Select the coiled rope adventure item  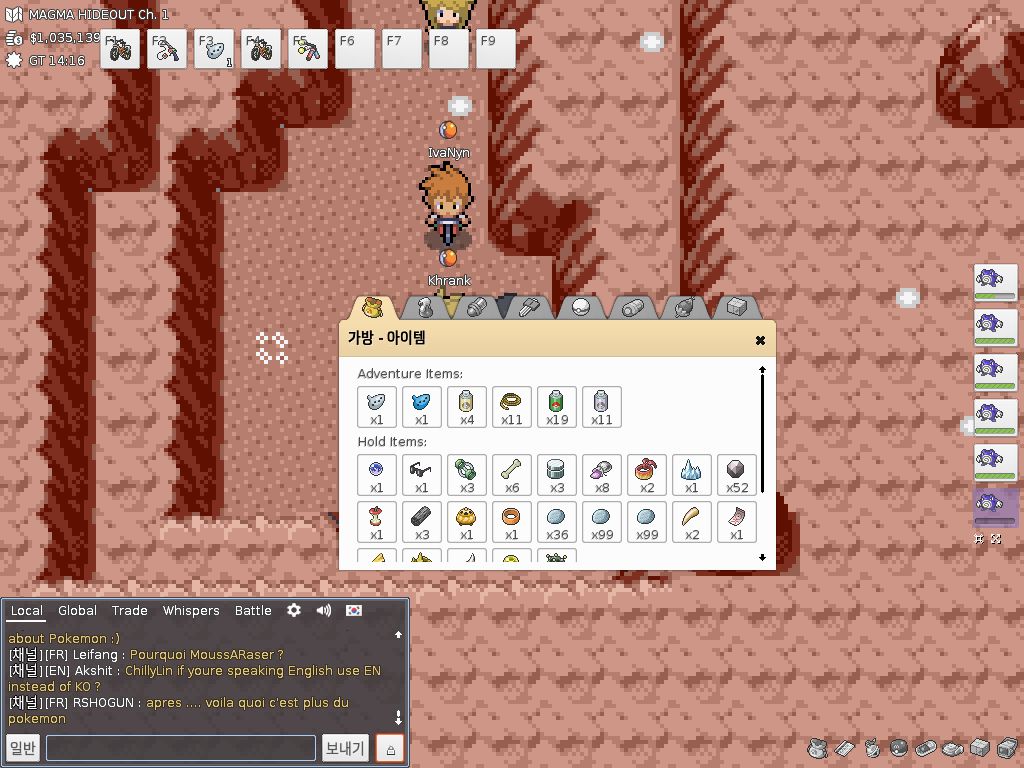click(x=511, y=406)
